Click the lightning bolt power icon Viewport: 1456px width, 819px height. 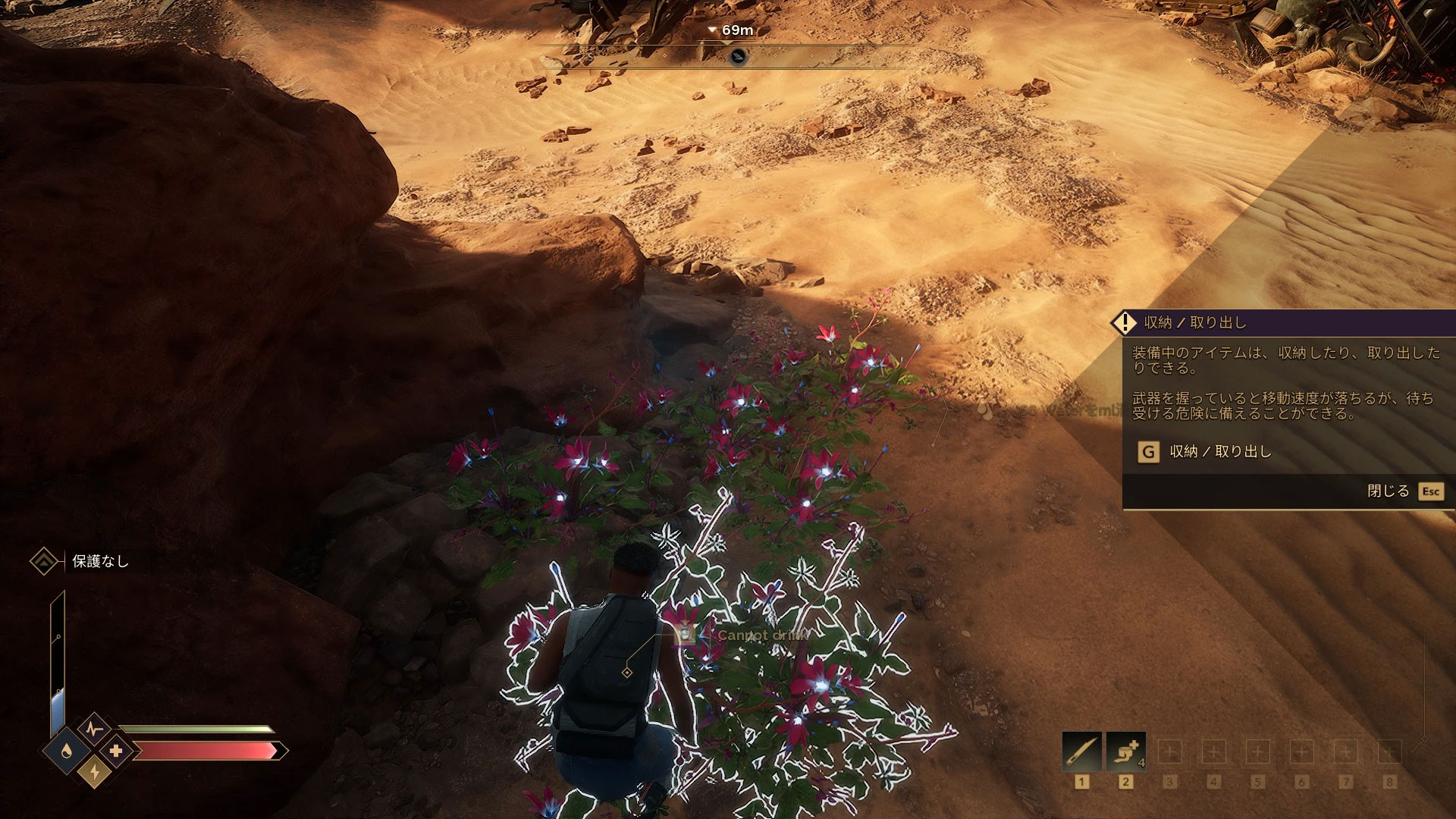coord(95,772)
